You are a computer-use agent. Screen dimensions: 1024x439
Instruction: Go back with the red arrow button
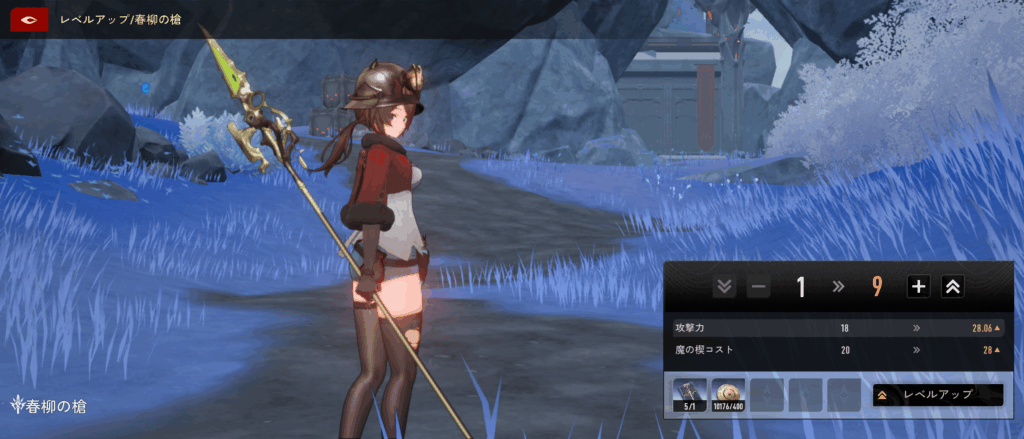point(30,19)
